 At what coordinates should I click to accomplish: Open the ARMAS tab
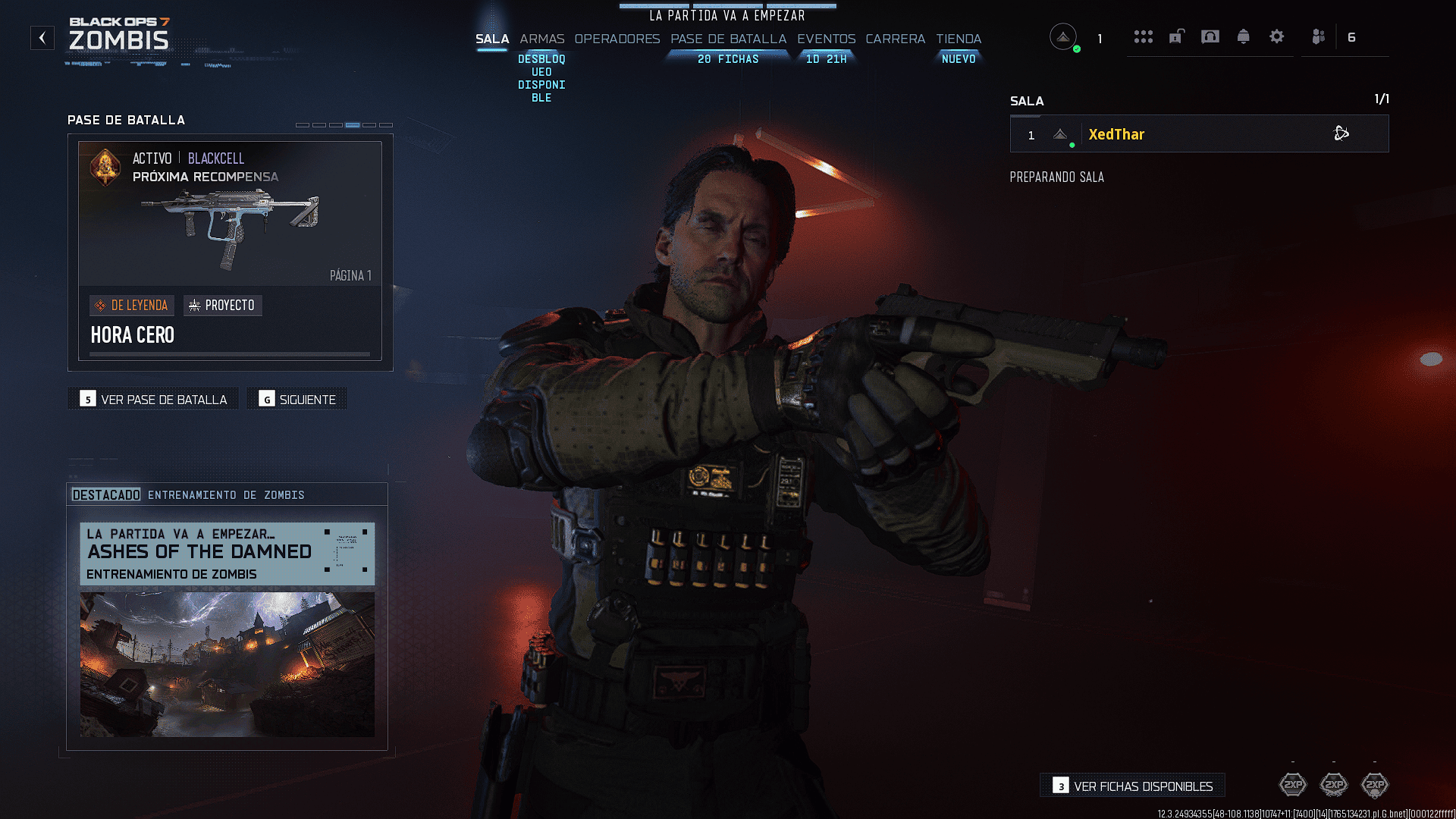click(x=541, y=39)
